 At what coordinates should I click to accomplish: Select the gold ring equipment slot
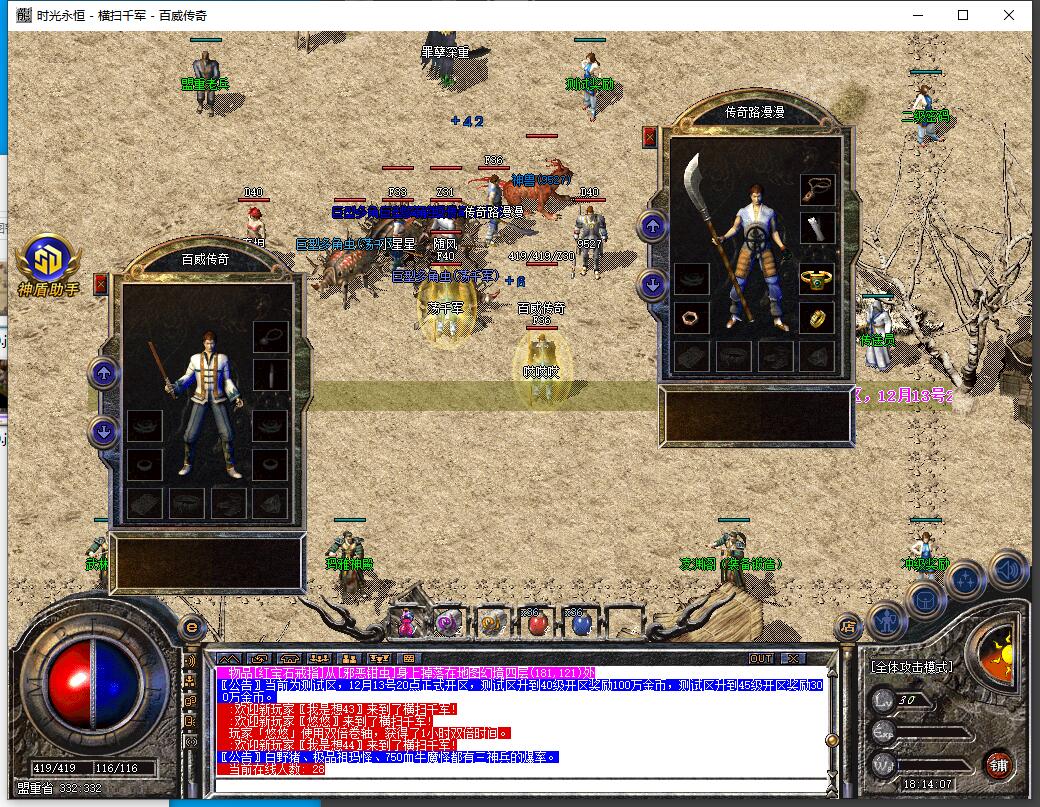tap(816, 318)
